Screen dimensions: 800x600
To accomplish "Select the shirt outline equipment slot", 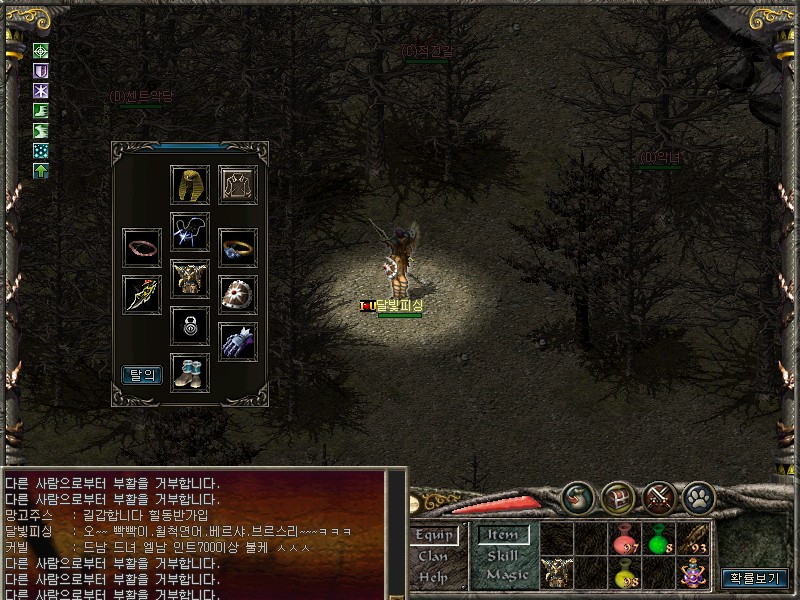I will (238, 185).
